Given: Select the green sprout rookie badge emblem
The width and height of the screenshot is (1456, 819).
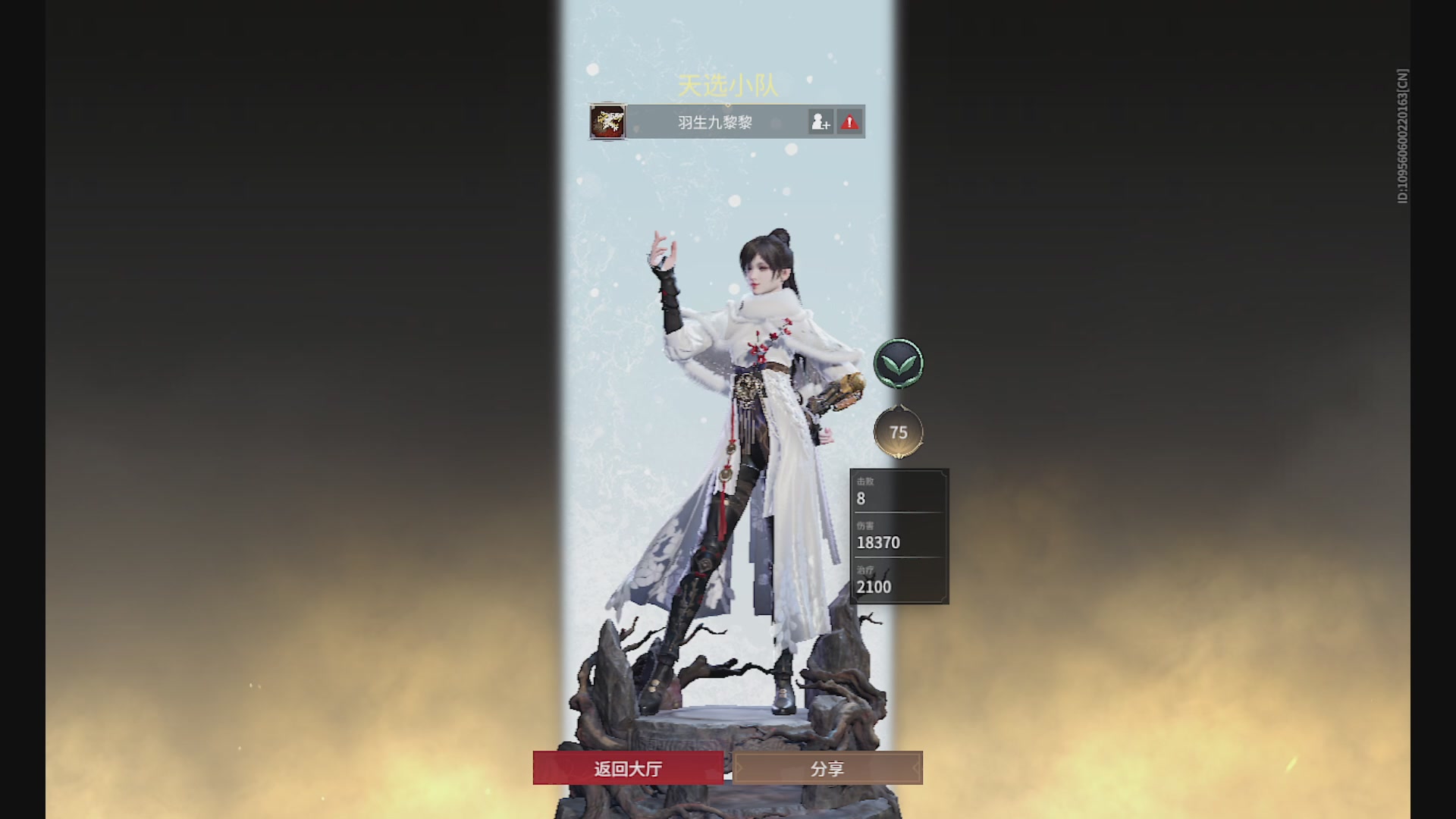Looking at the screenshot, I should point(899,363).
